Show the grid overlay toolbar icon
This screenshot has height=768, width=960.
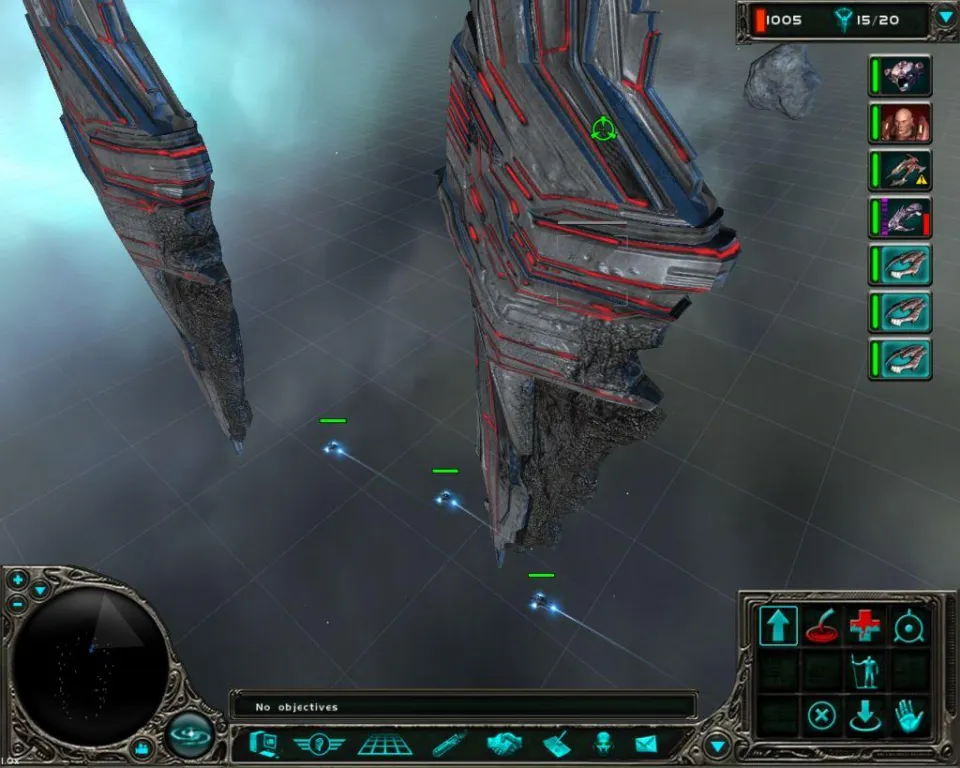point(385,744)
